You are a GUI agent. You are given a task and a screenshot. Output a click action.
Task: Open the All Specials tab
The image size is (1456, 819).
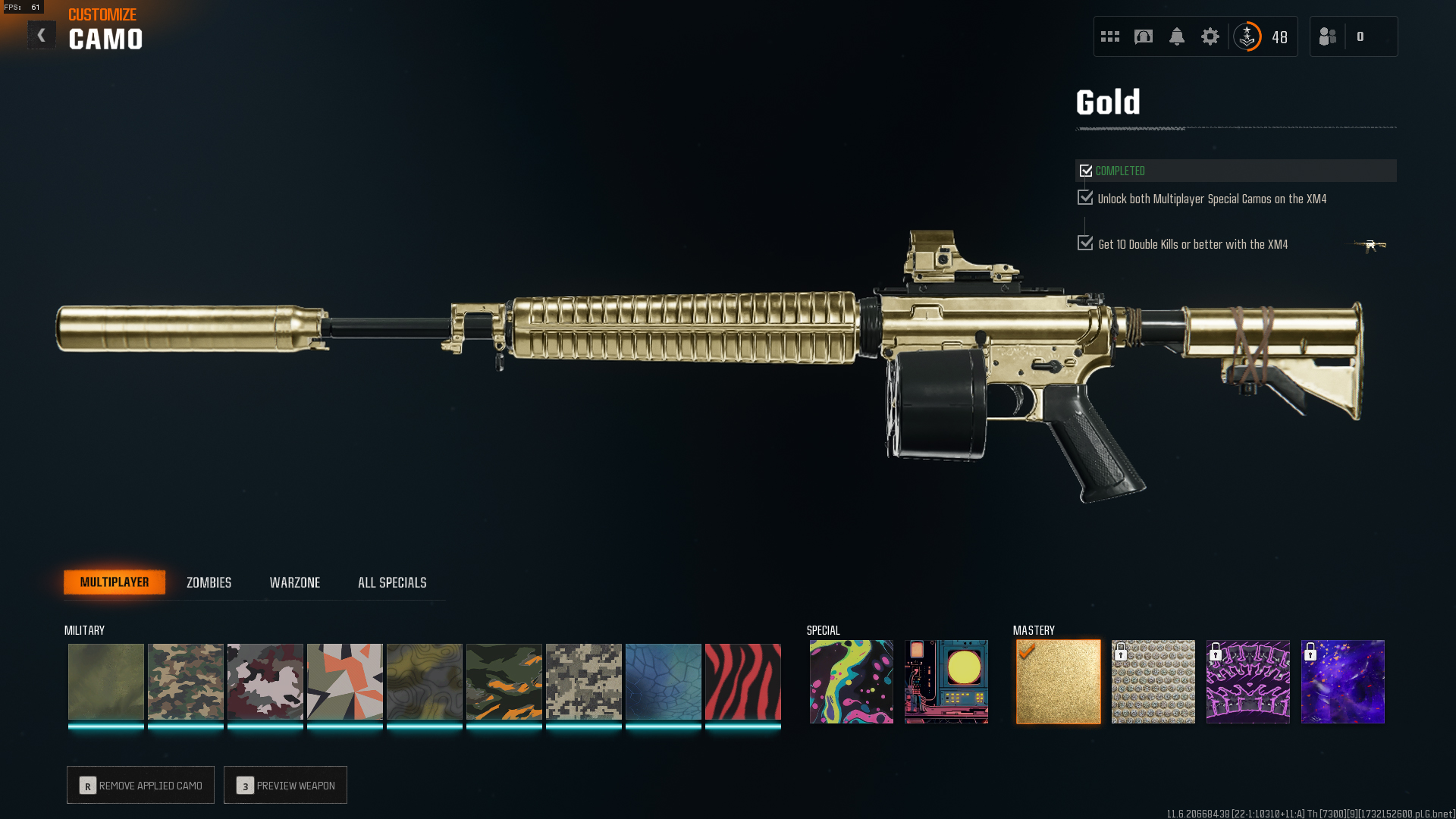pos(392,582)
